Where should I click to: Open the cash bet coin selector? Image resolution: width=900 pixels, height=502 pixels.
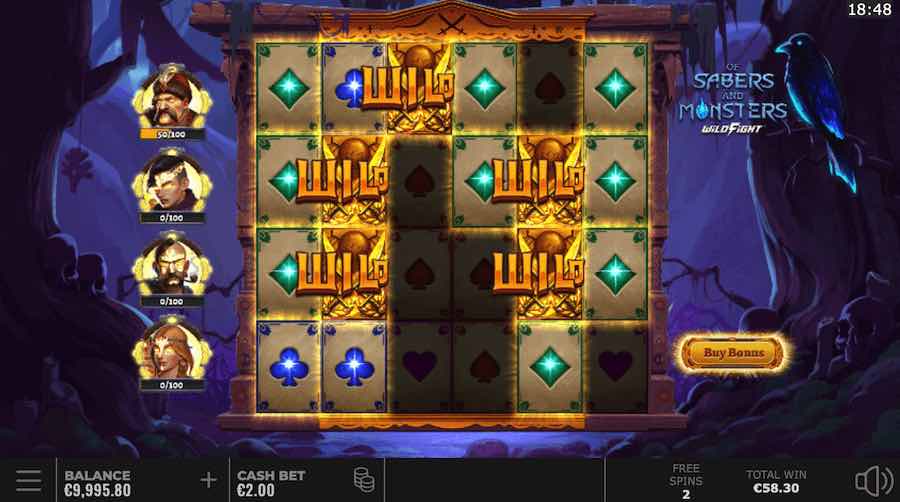click(x=364, y=481)
